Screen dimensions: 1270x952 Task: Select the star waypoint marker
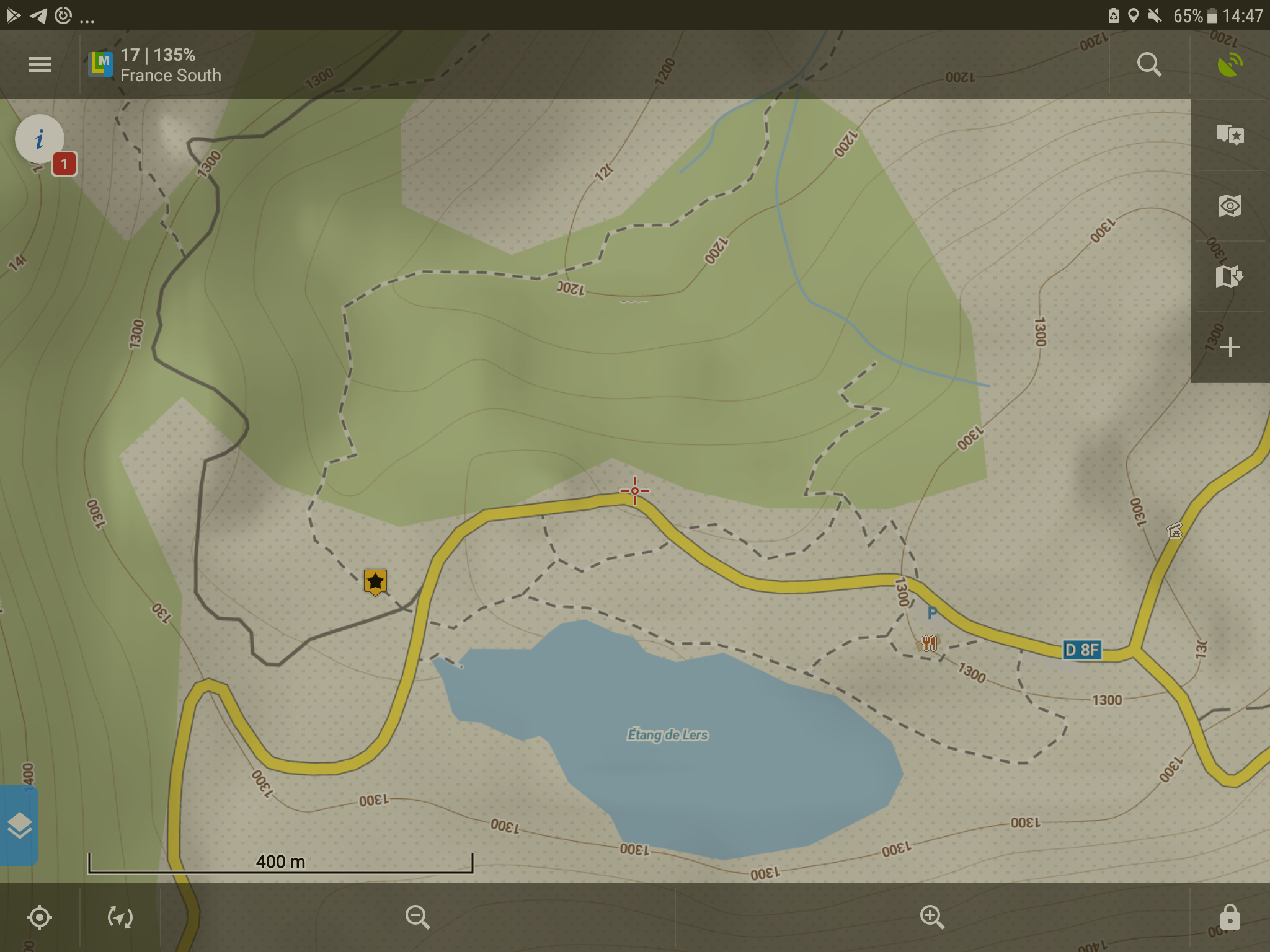(375, 581)
